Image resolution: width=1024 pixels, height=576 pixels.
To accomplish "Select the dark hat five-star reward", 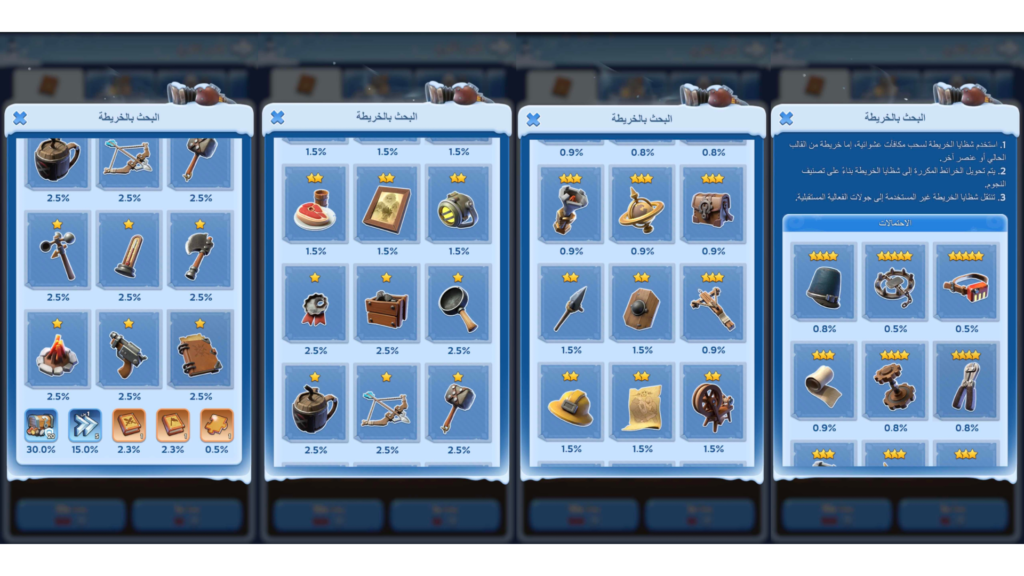I will 824,286.
